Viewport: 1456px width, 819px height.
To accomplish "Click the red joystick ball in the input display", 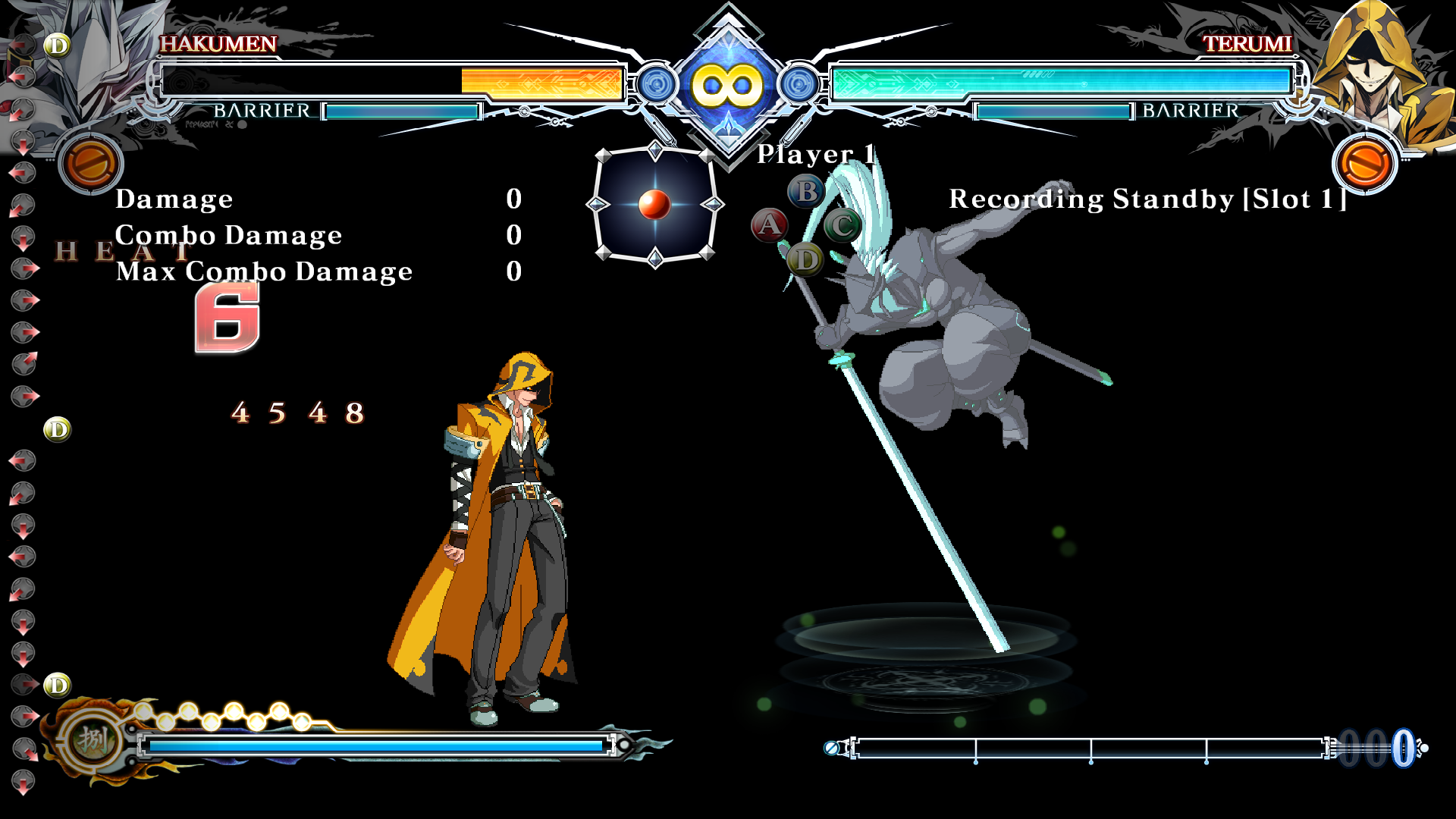I will pos(654,204).
